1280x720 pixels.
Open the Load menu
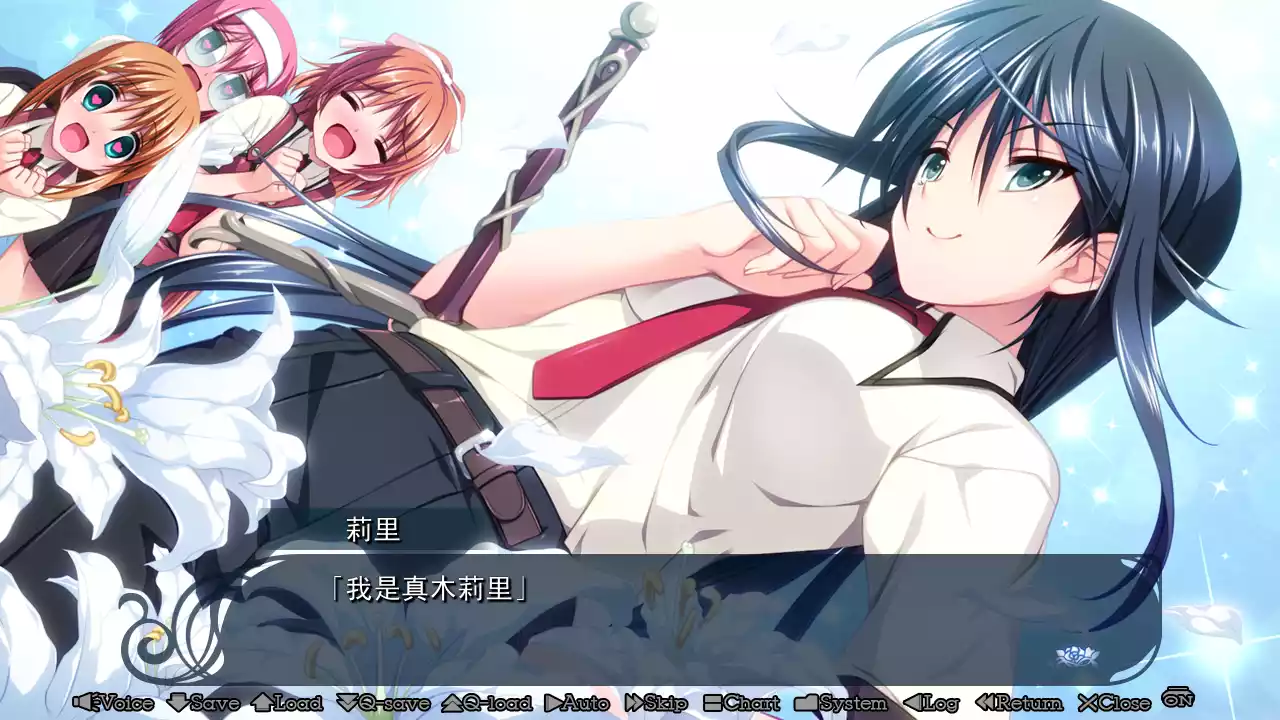coord(287,703)
